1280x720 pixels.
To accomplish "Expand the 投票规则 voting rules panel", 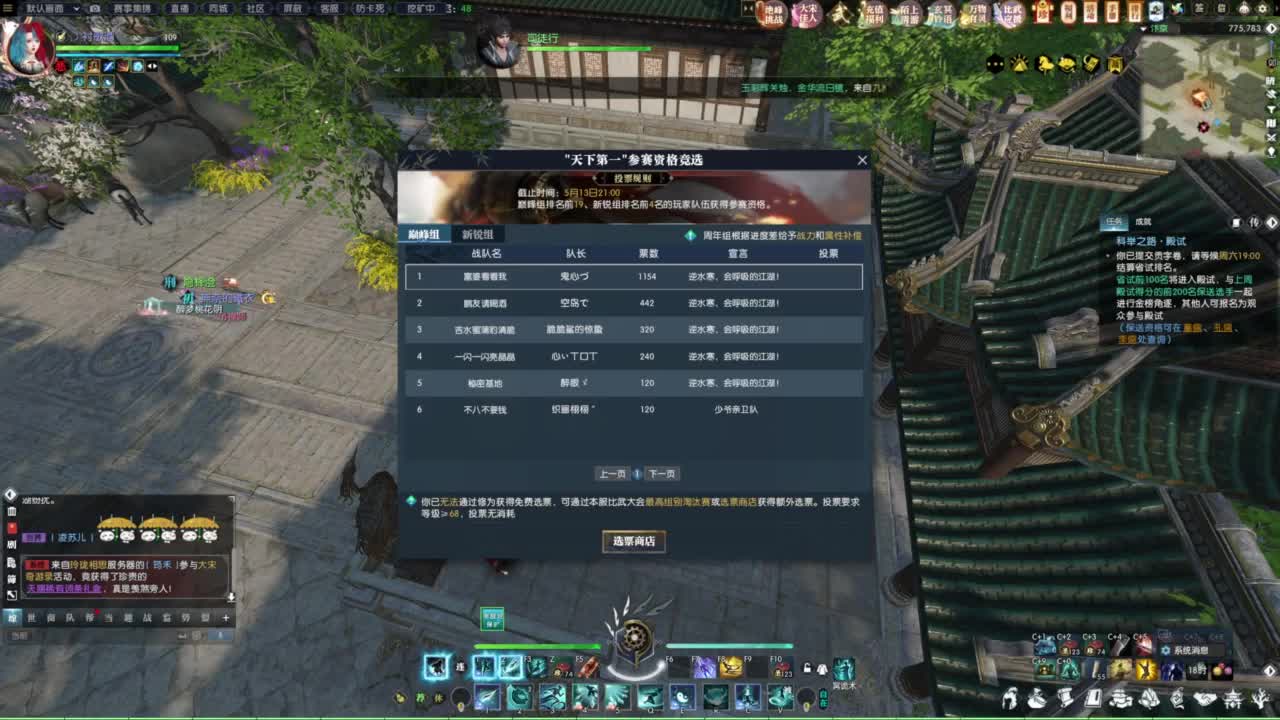I will 632,177.
